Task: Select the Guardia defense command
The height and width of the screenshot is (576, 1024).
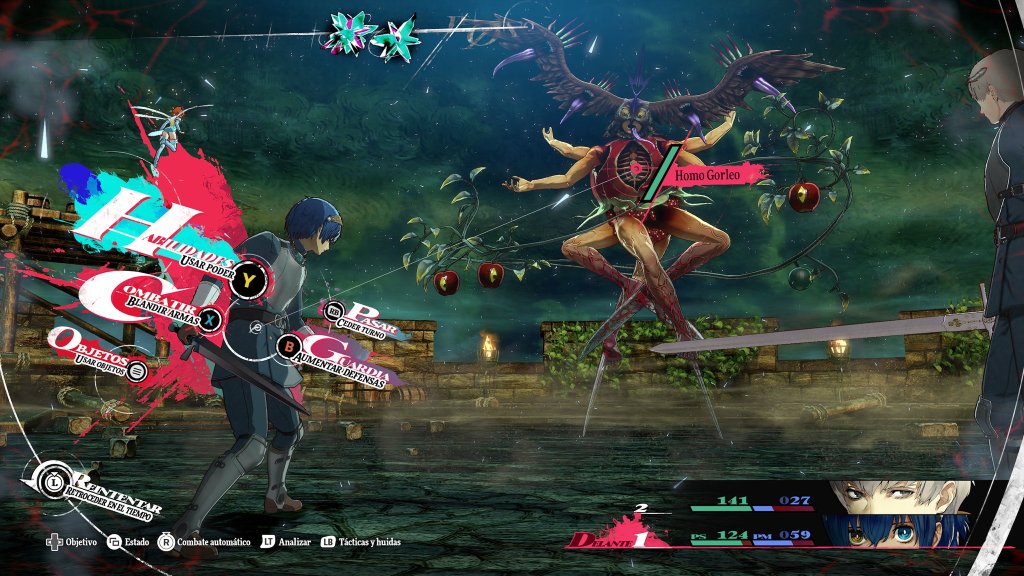Action: [x=345, y=352]
